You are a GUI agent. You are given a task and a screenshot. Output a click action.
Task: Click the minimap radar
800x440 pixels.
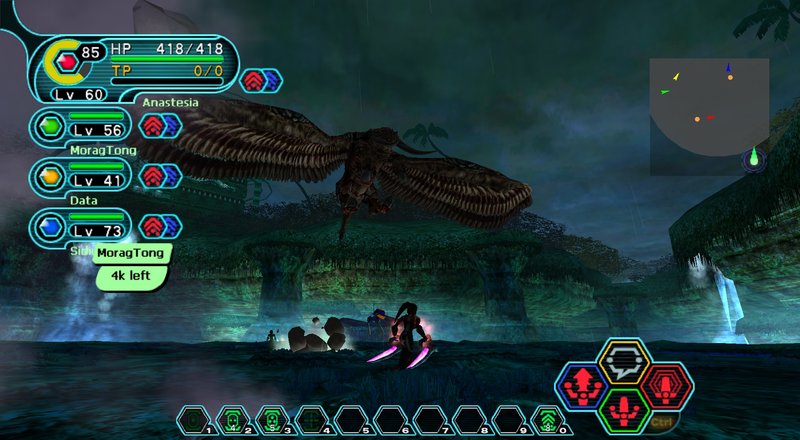coord(708,116)
